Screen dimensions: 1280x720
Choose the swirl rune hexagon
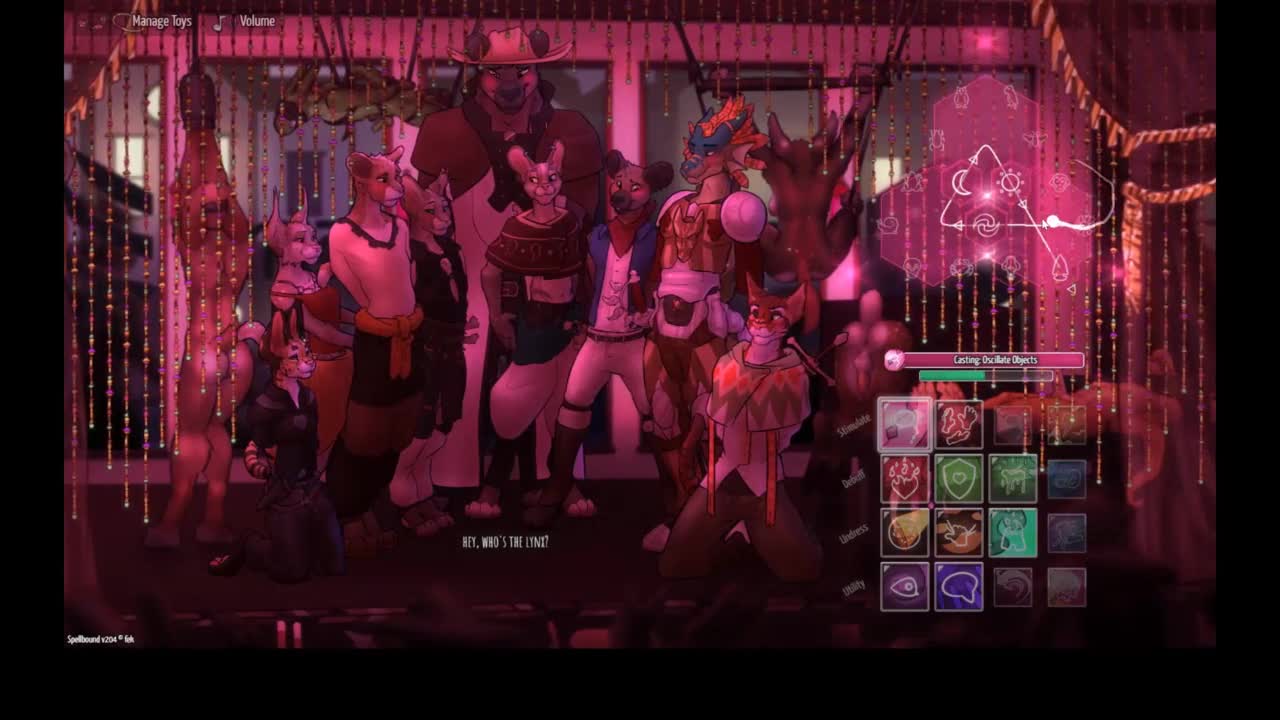[986, 226]
